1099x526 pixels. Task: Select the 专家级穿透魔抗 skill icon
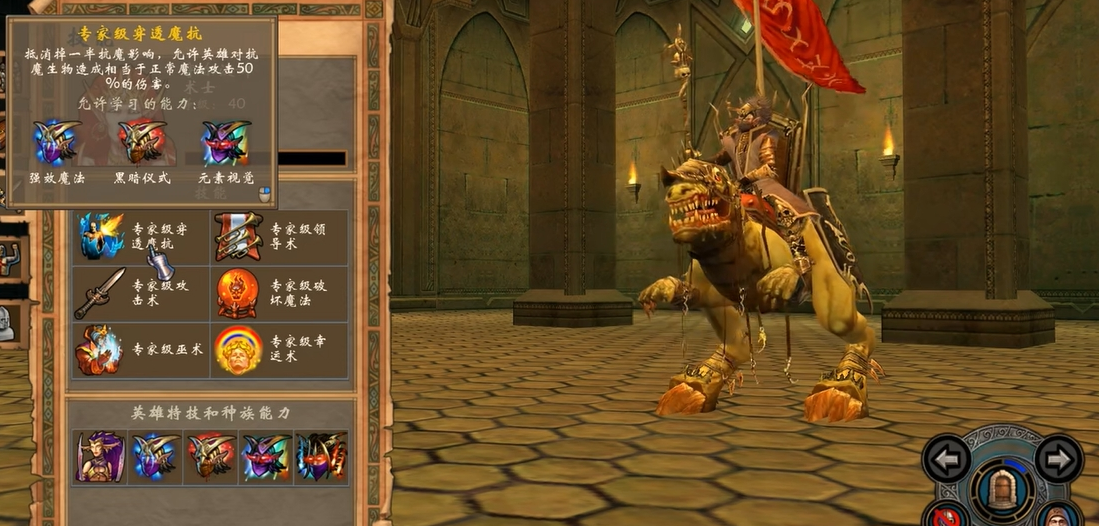coord(100,236)
